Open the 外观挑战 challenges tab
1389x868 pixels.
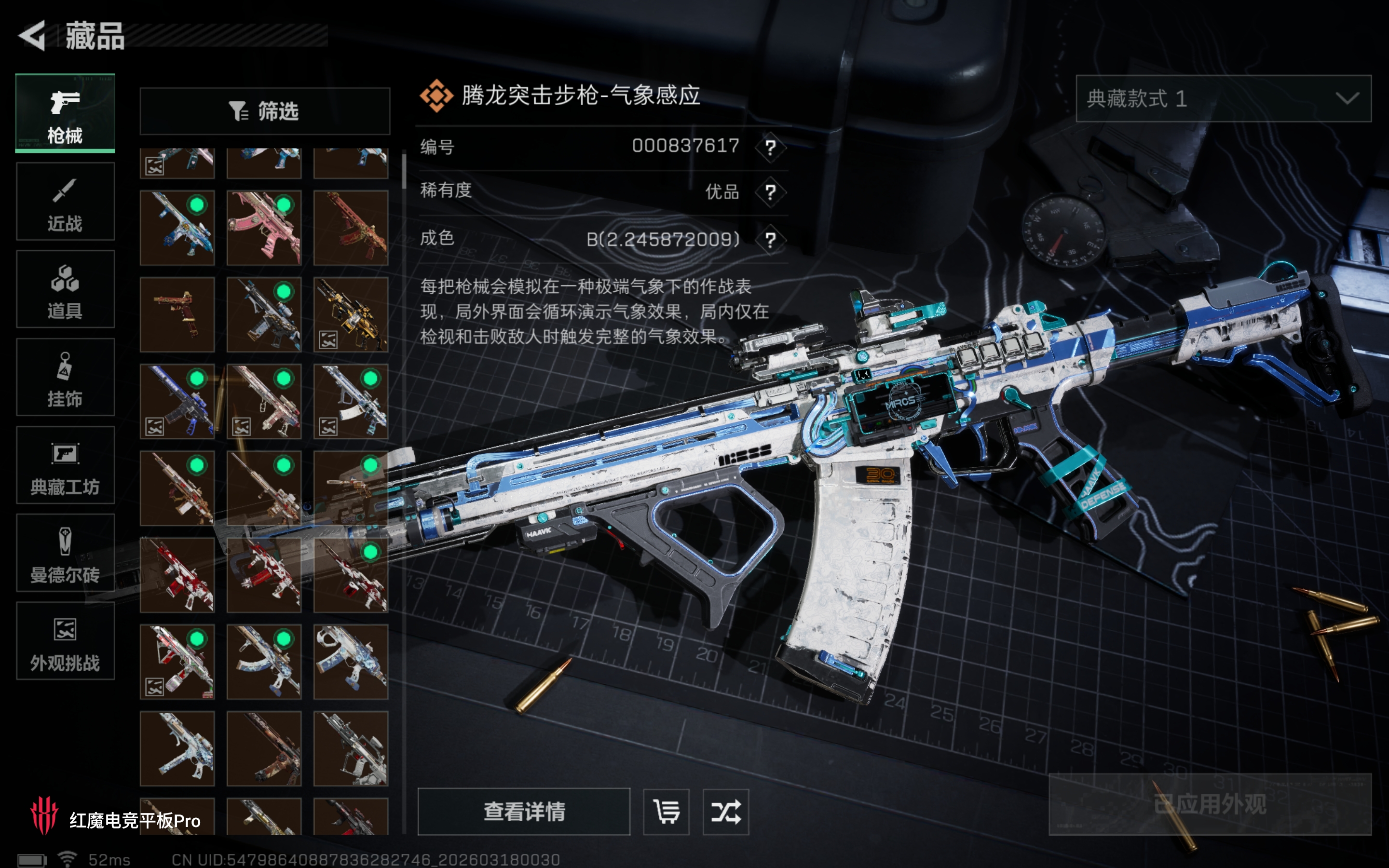click(x=65, y=641)
